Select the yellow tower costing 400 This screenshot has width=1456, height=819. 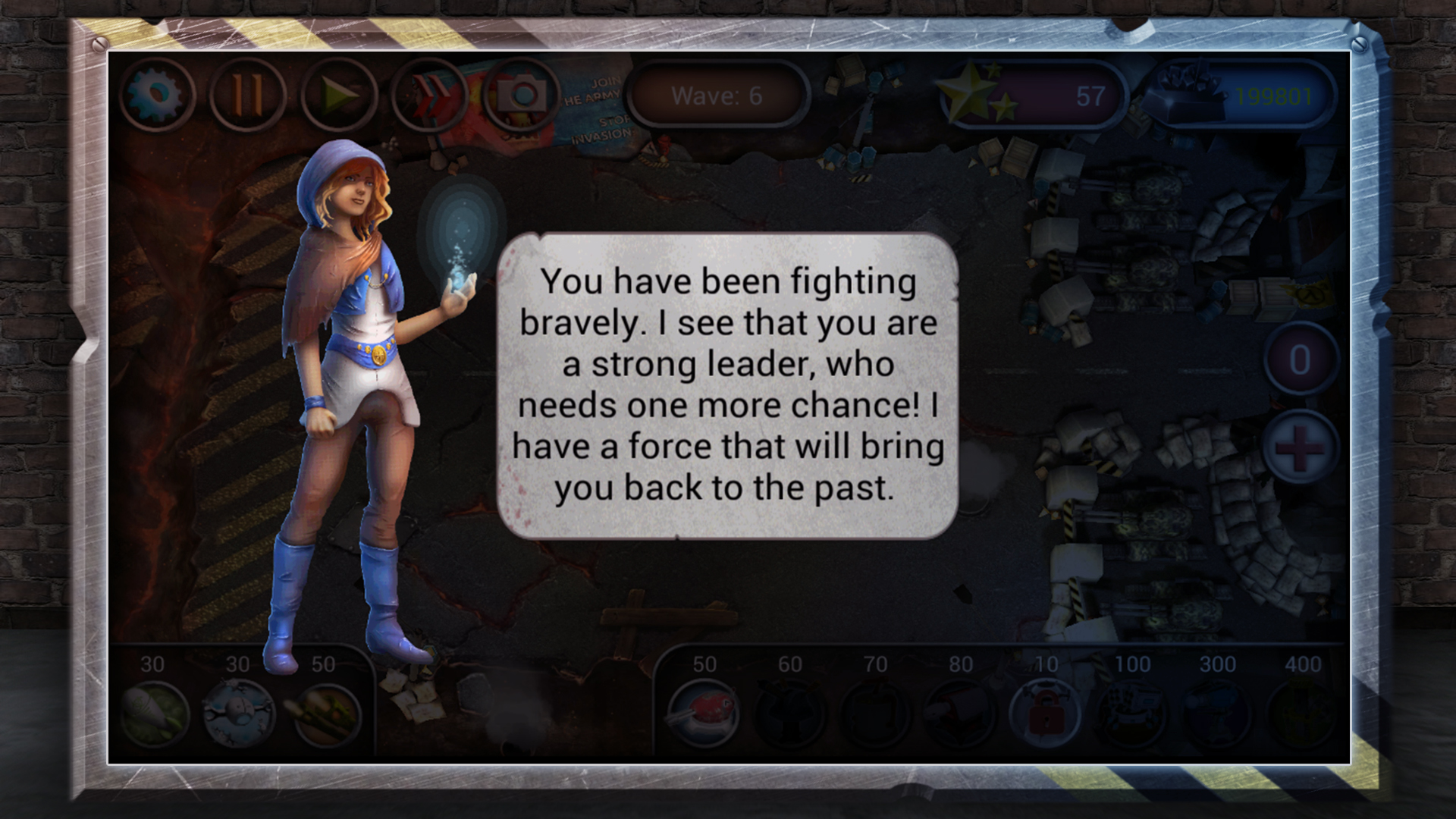coord(1302,713)
